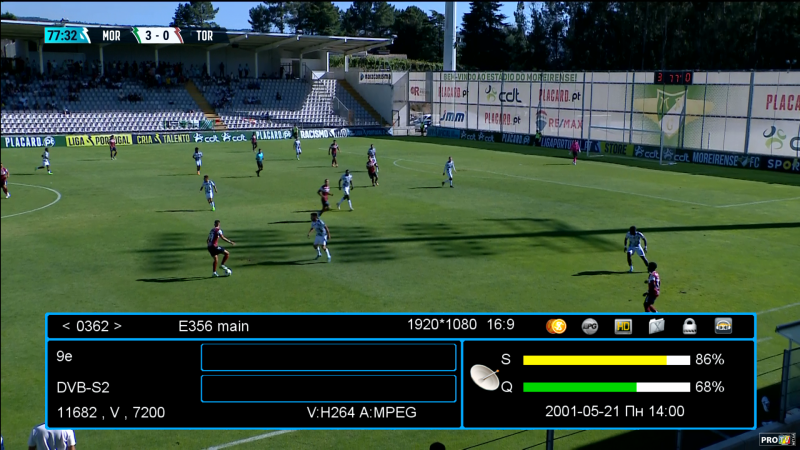This screenshot has height=450, width=800.
Task: Click the left arrow beside channel 0362
Action: (66, 326)
